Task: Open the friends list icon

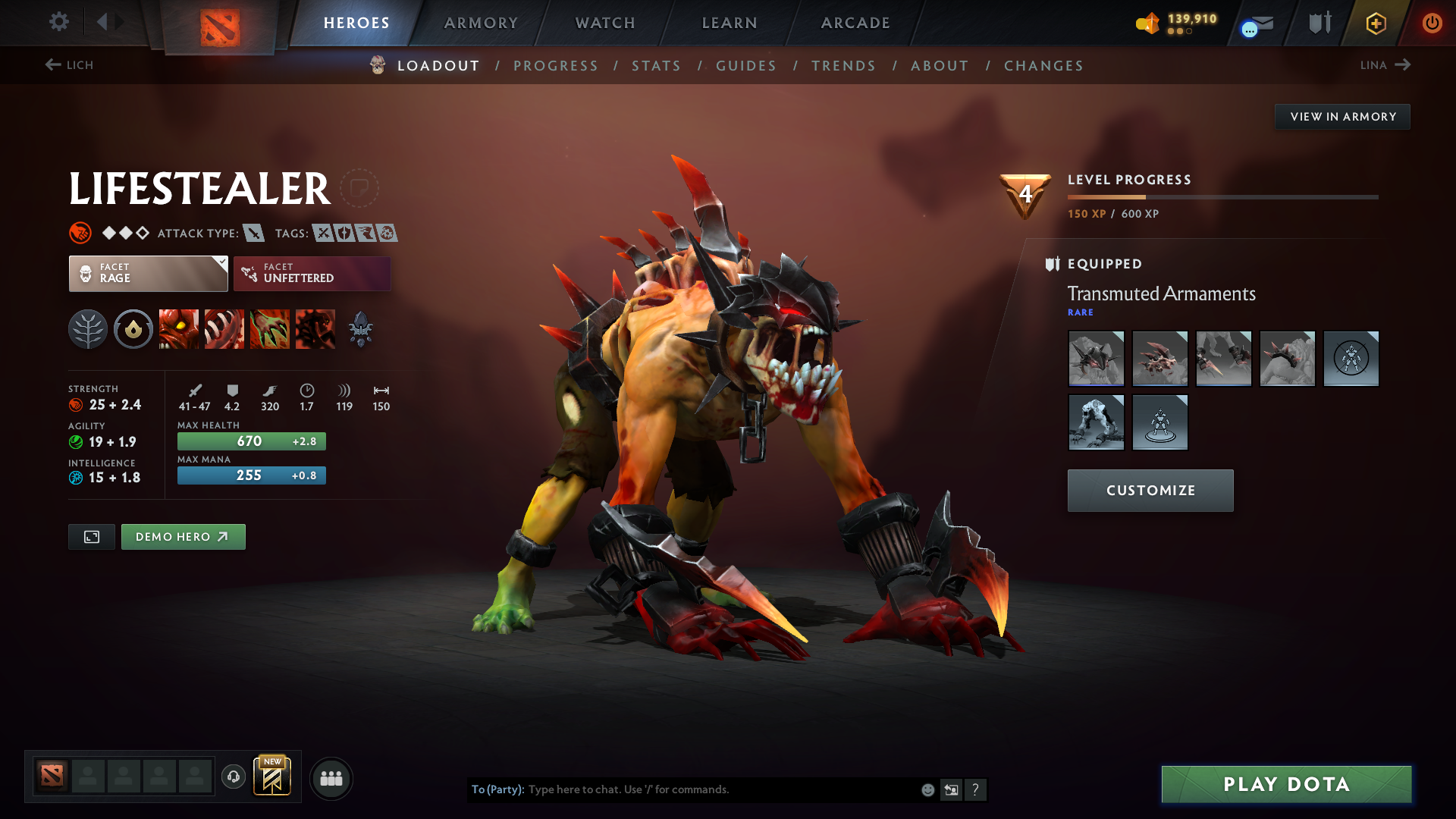Action: [x=331, y=778]
